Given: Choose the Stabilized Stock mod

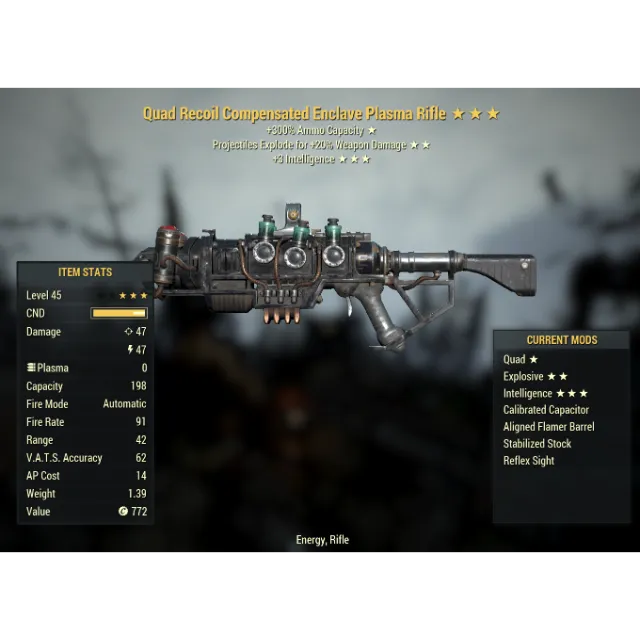Looking at the screenshot, I should click(x=537, y=444).
